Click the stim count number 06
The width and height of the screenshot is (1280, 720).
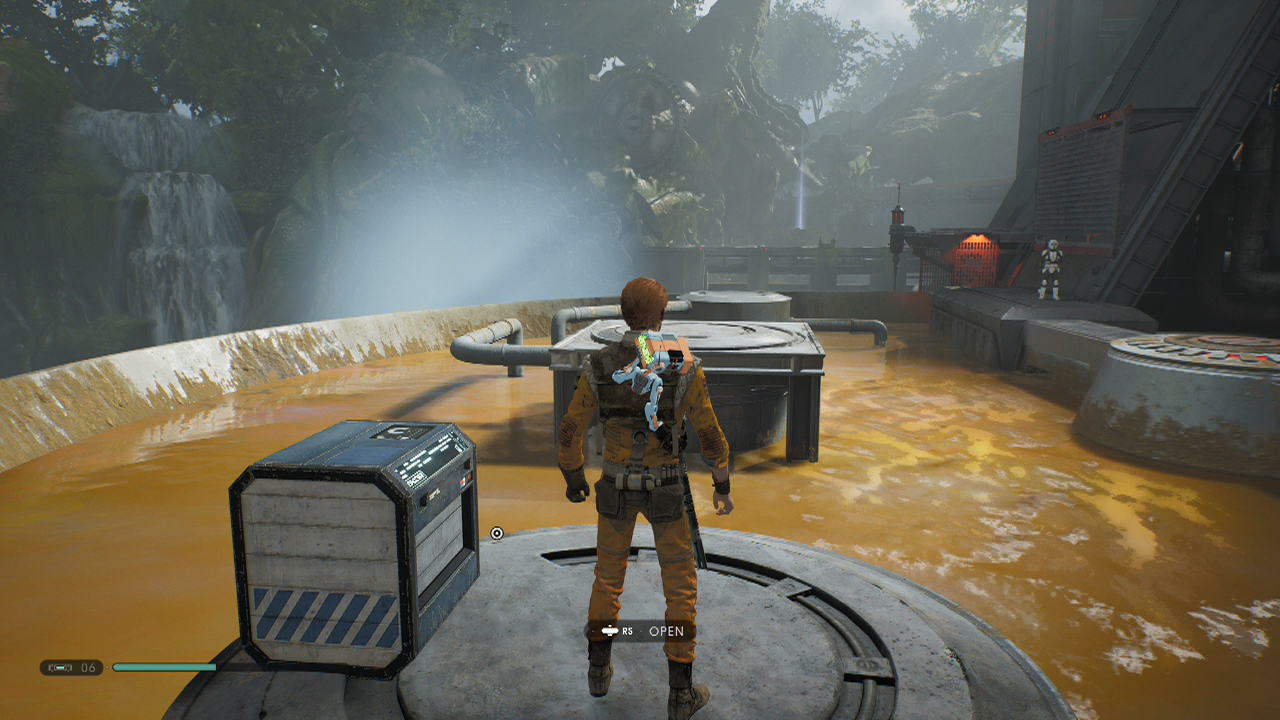click(88, 667)
